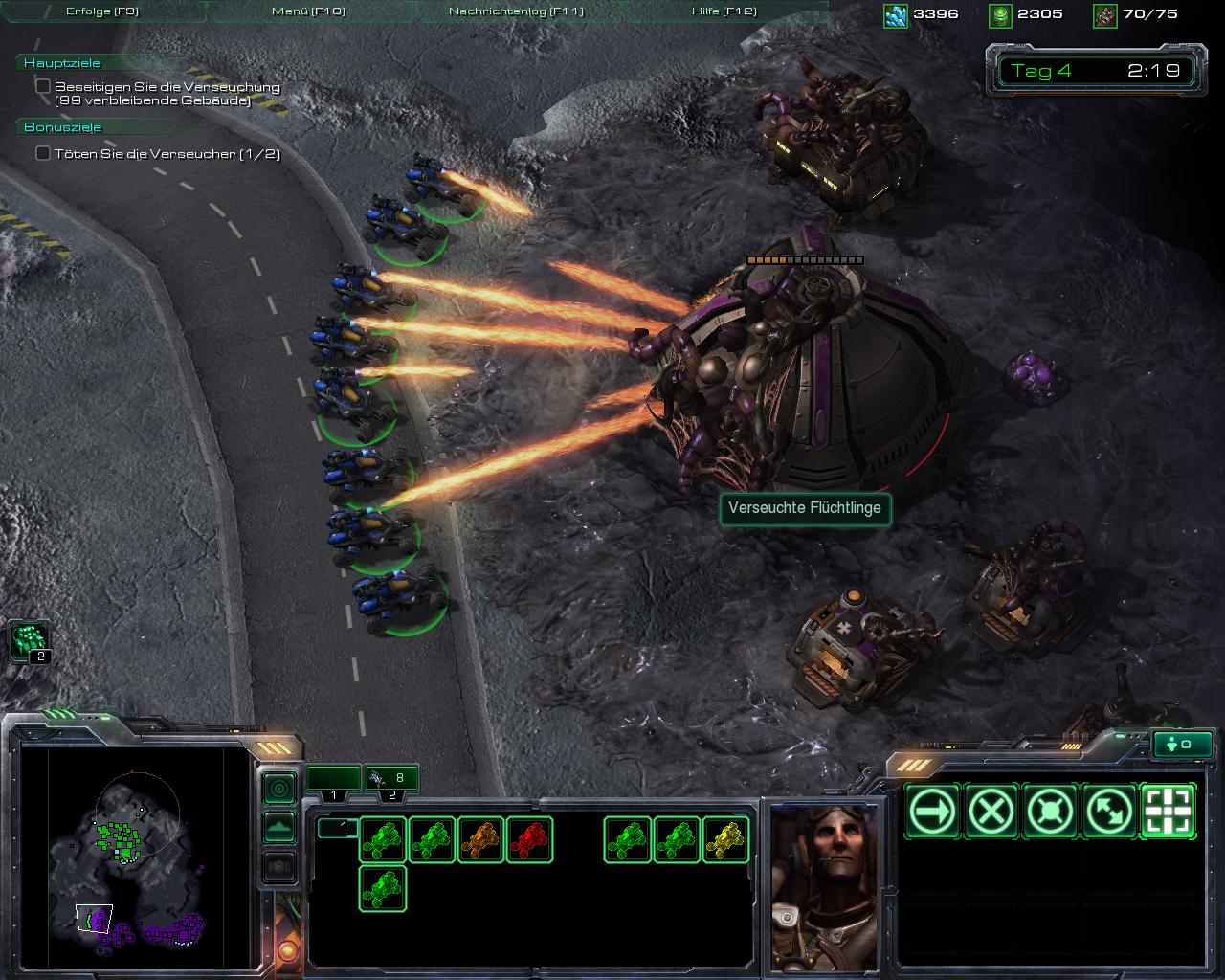Open the Erfolge (F9) menu
Viewport: 1225px width, 980px height.
[101, 11]
